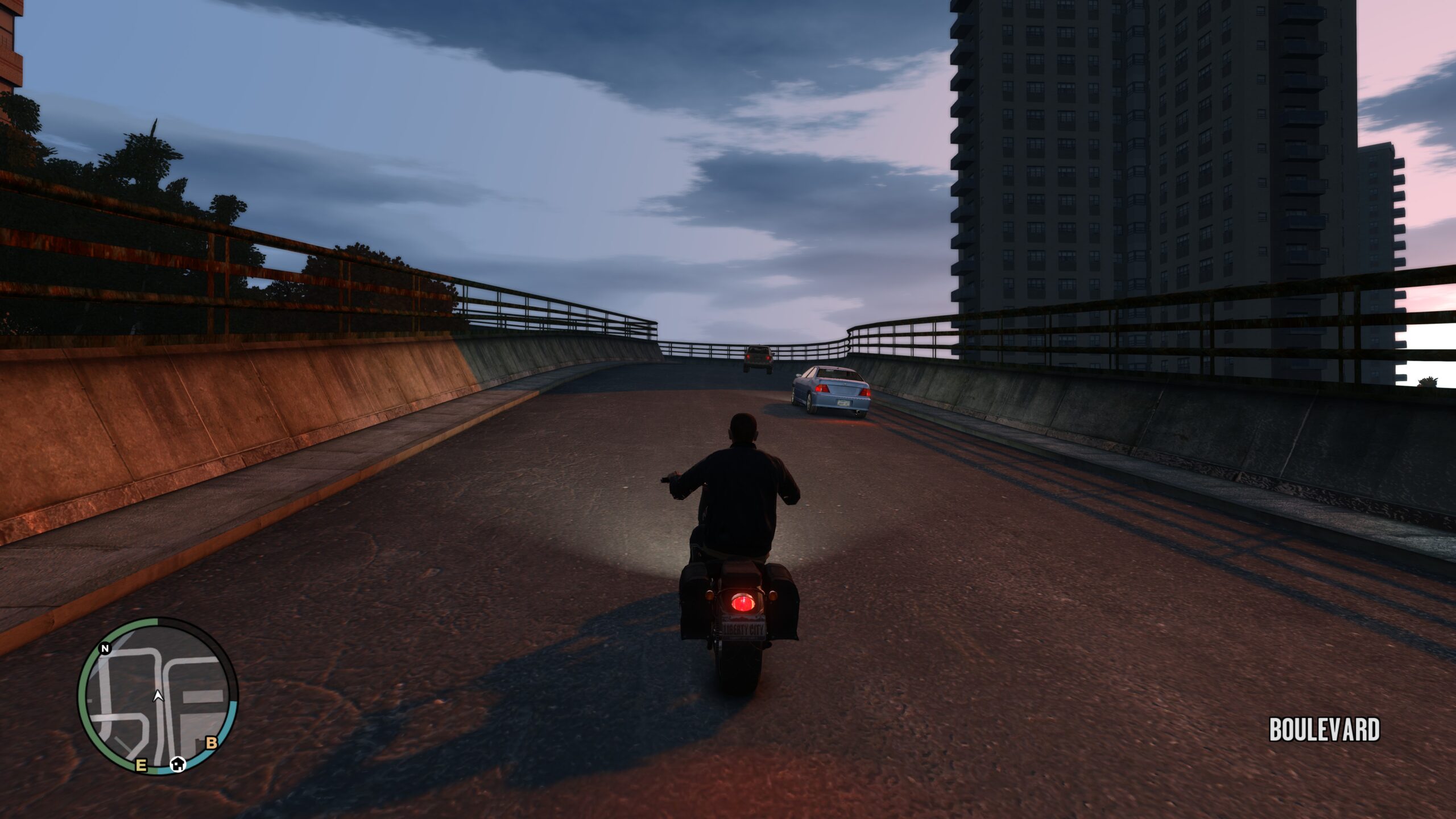Click the N compass marker on the radar
Viewport: 1456px width, 819px height.
tap(105, 649)
